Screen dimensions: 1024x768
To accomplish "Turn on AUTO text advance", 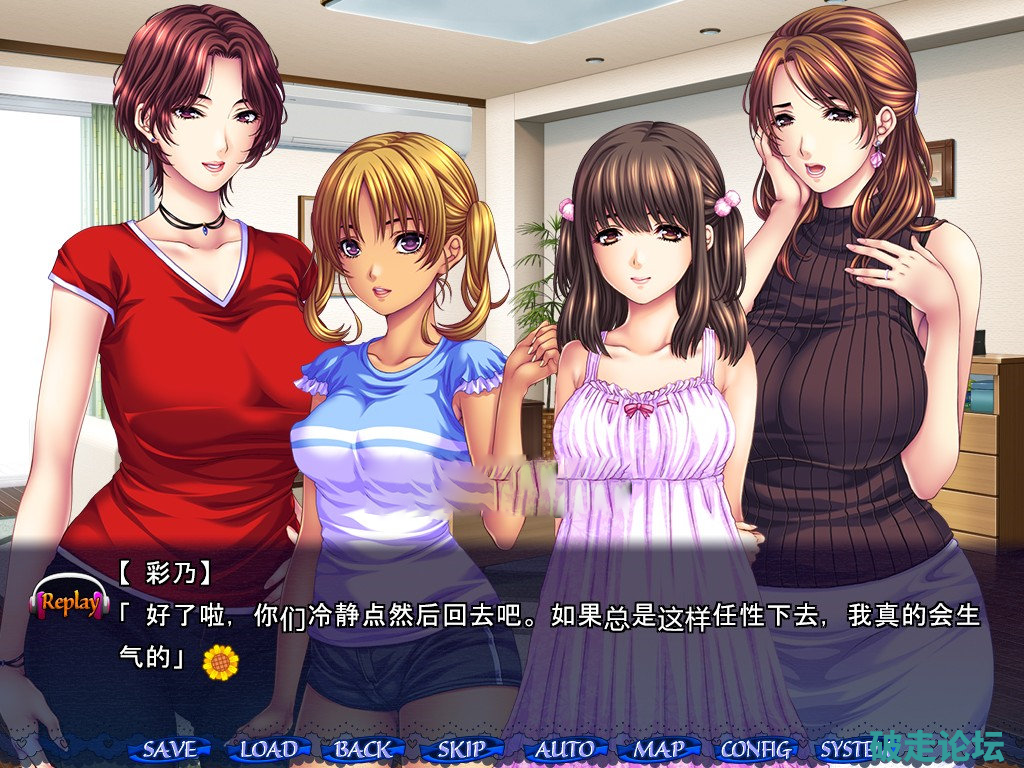I will pyautogui.click(x=564, y=748).
